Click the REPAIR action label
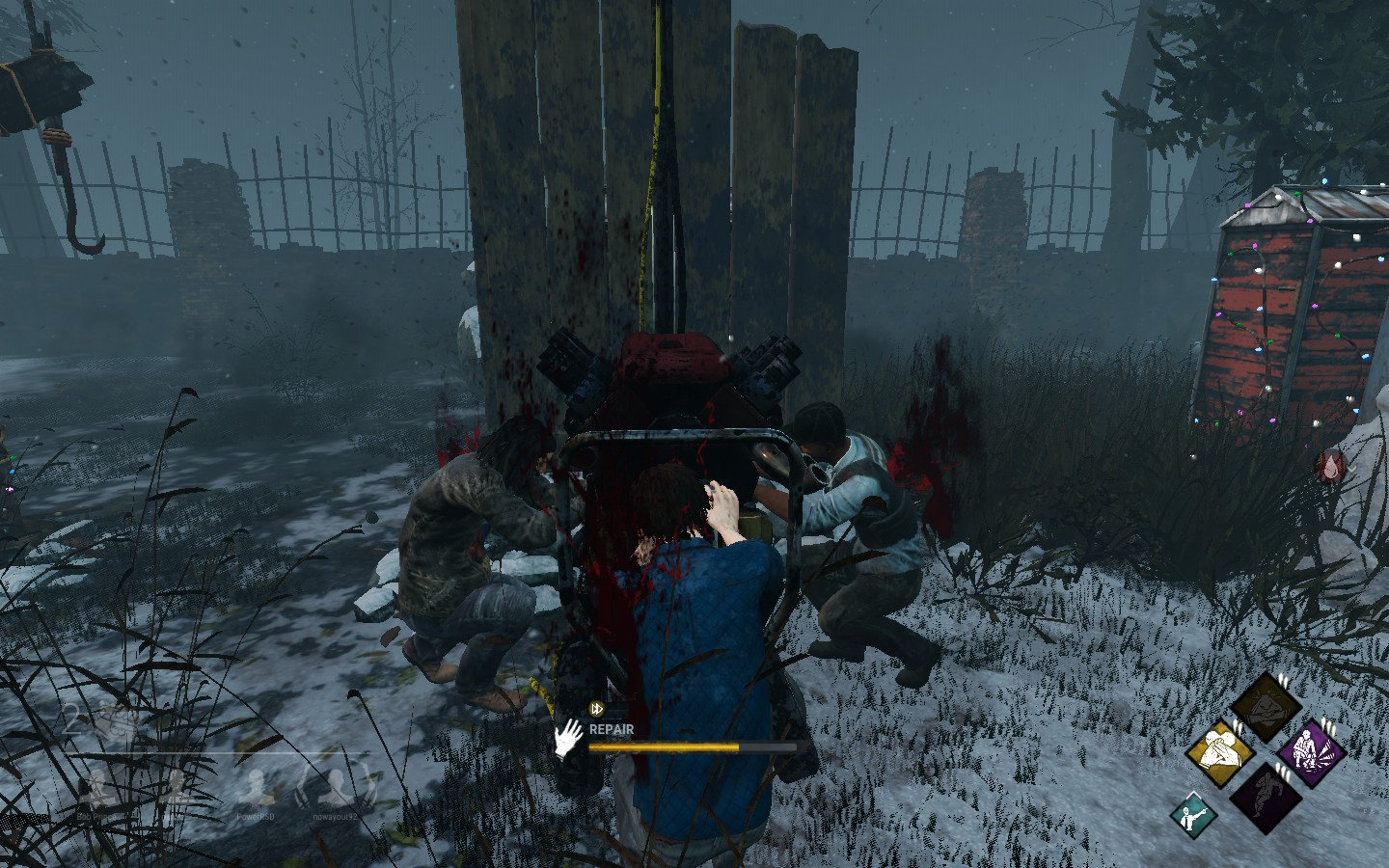The image size is (1389, 868). click(x=612, y=730)
